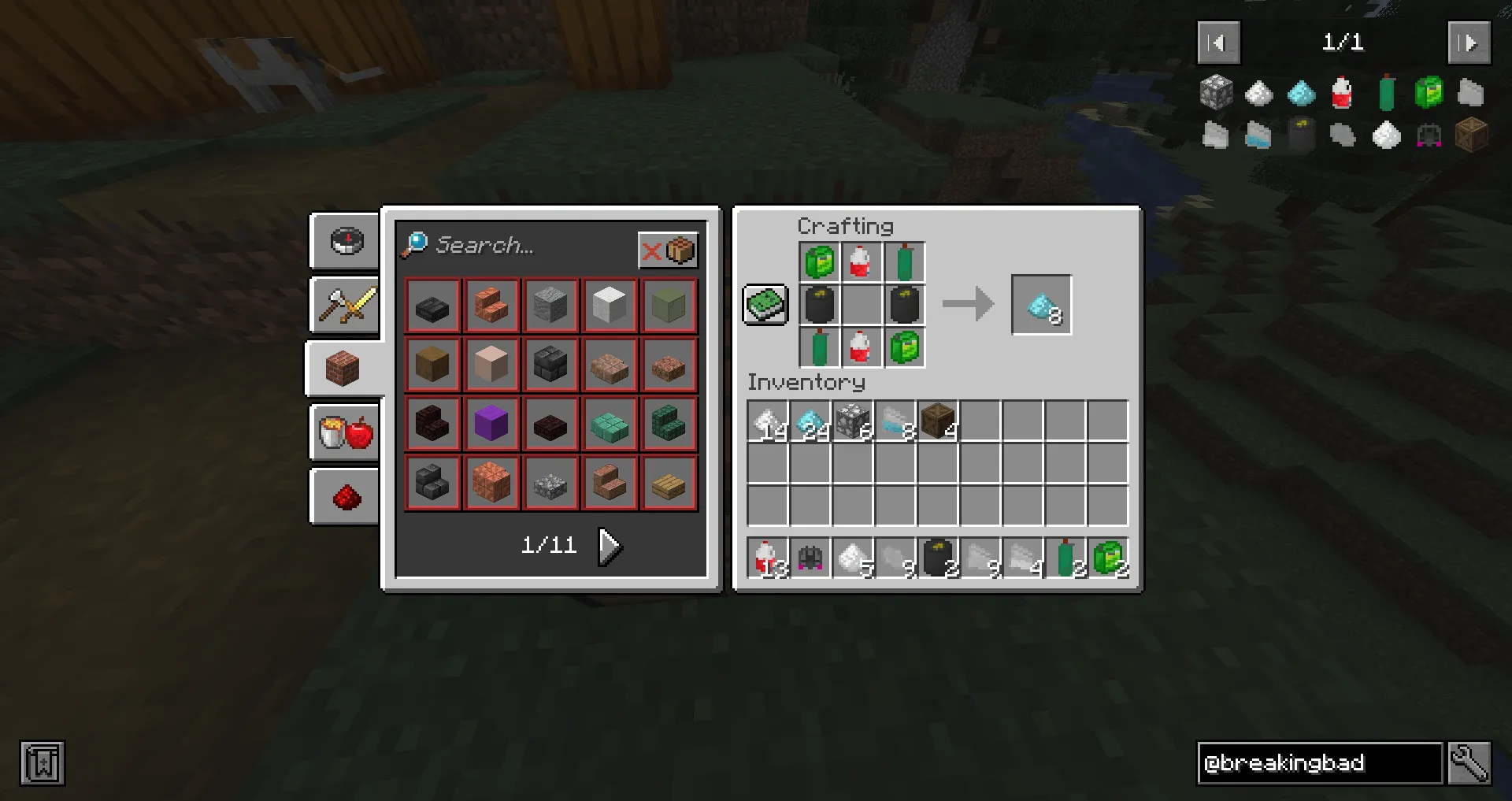Select the bricks building blocks category
The width and height of the screenshot is (1512, 801).
click(x=343, y=369)
